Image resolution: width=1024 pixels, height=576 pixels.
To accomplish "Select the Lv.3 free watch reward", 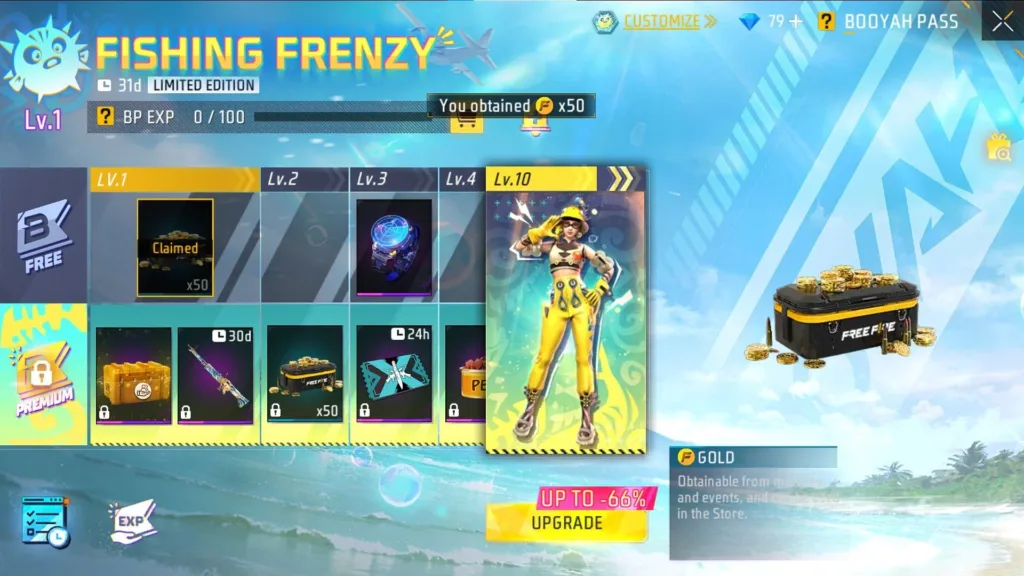I will tap(394, 247).
